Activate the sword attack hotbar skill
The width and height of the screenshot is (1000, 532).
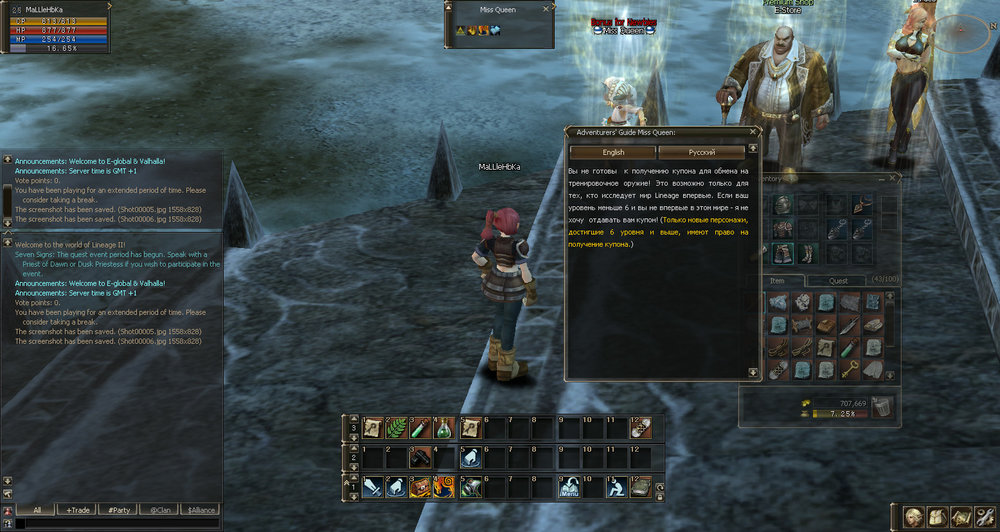coord(372,487)
